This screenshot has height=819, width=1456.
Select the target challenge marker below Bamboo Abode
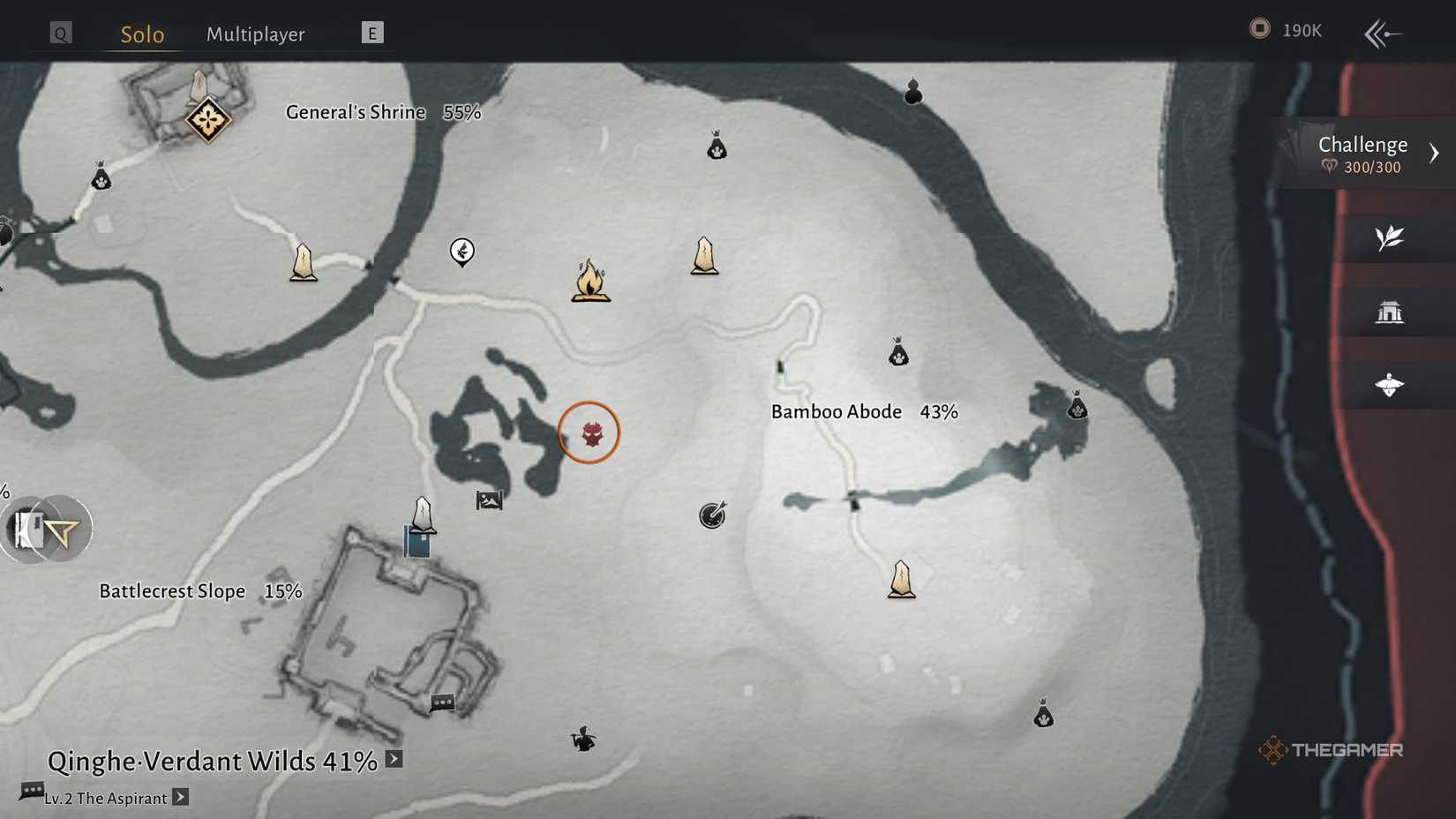tap(713, 516)
